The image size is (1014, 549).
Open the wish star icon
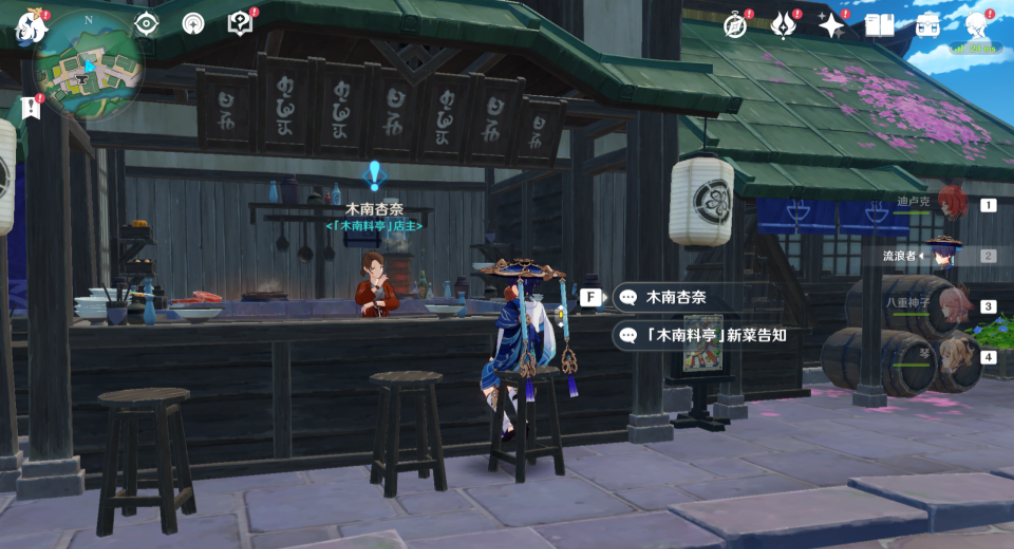(831, 26)
